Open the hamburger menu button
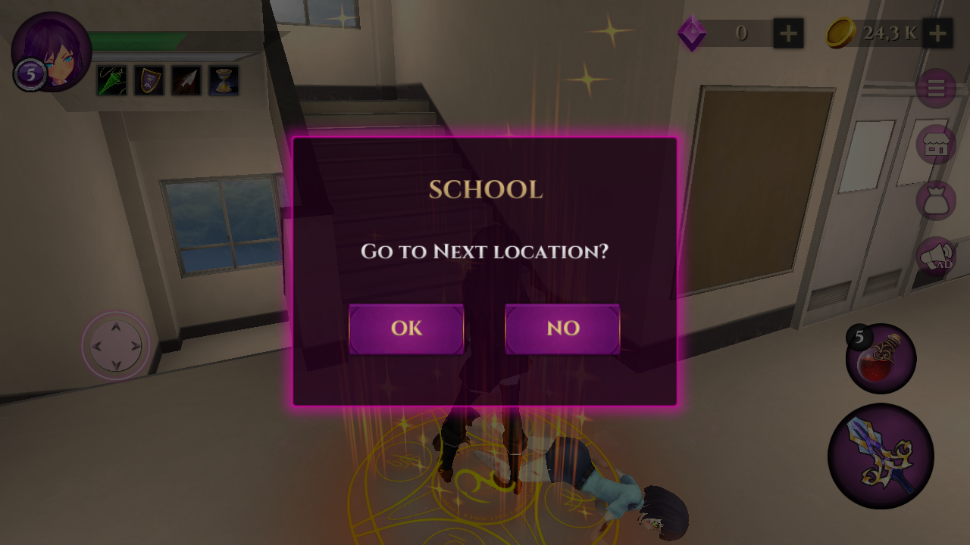Image resolution: width=970 pixels, height=545 pixels. click(936, 89)
